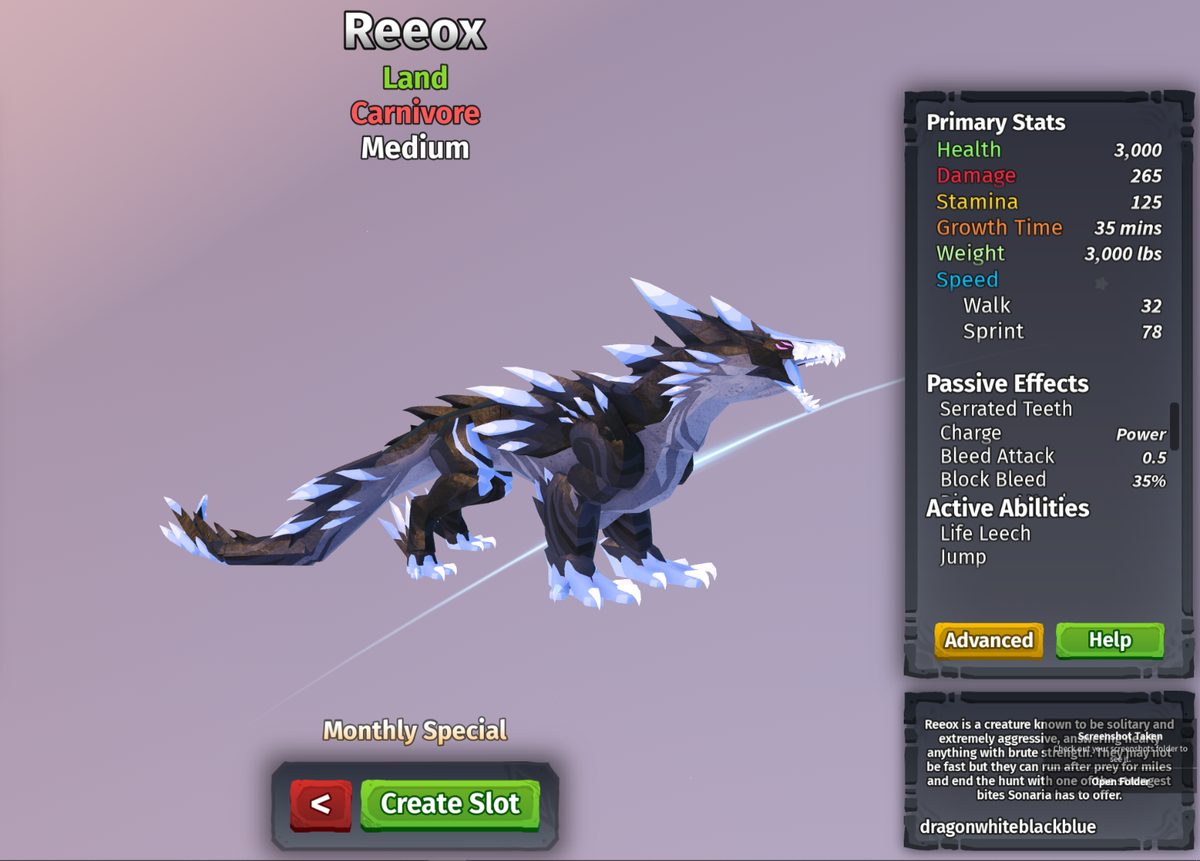Click the green Create Slot button
The height and width of the screenshot is (861, 1200).
pos(450,804)
